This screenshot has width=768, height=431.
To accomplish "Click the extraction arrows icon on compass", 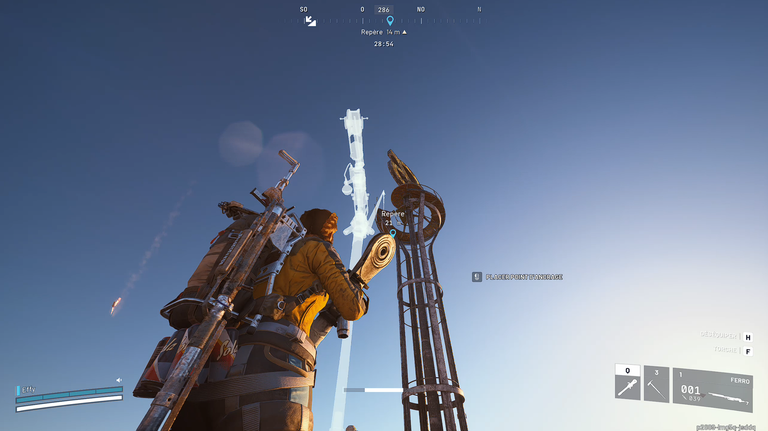I will tap(310, 20).
